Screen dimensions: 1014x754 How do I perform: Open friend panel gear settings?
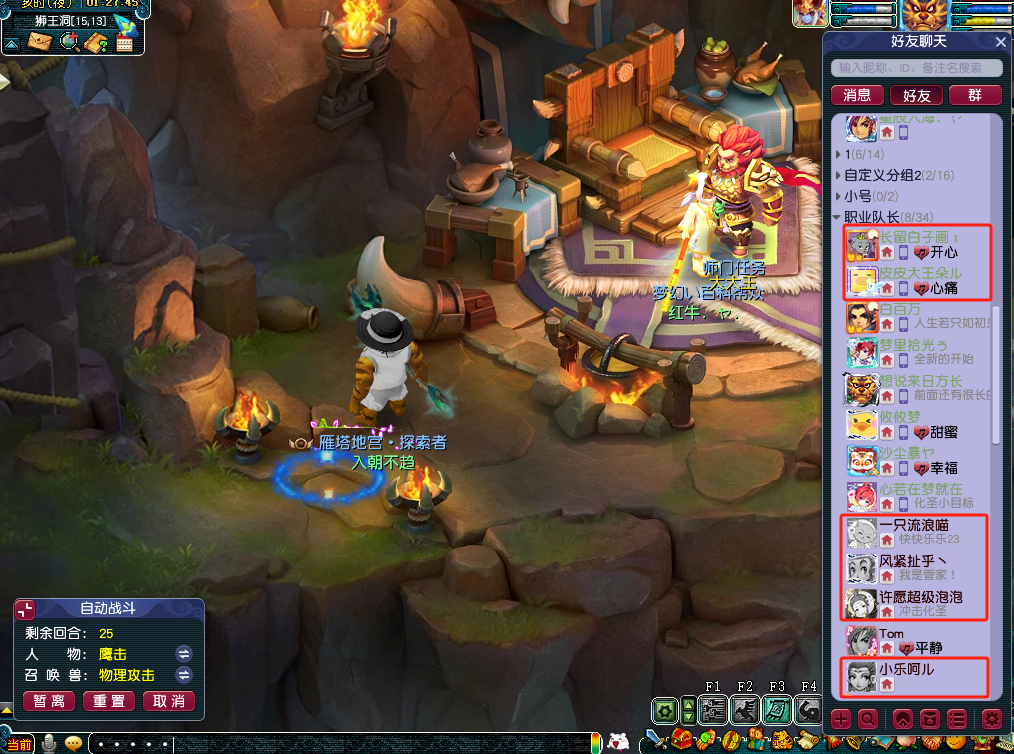(991, 718)
